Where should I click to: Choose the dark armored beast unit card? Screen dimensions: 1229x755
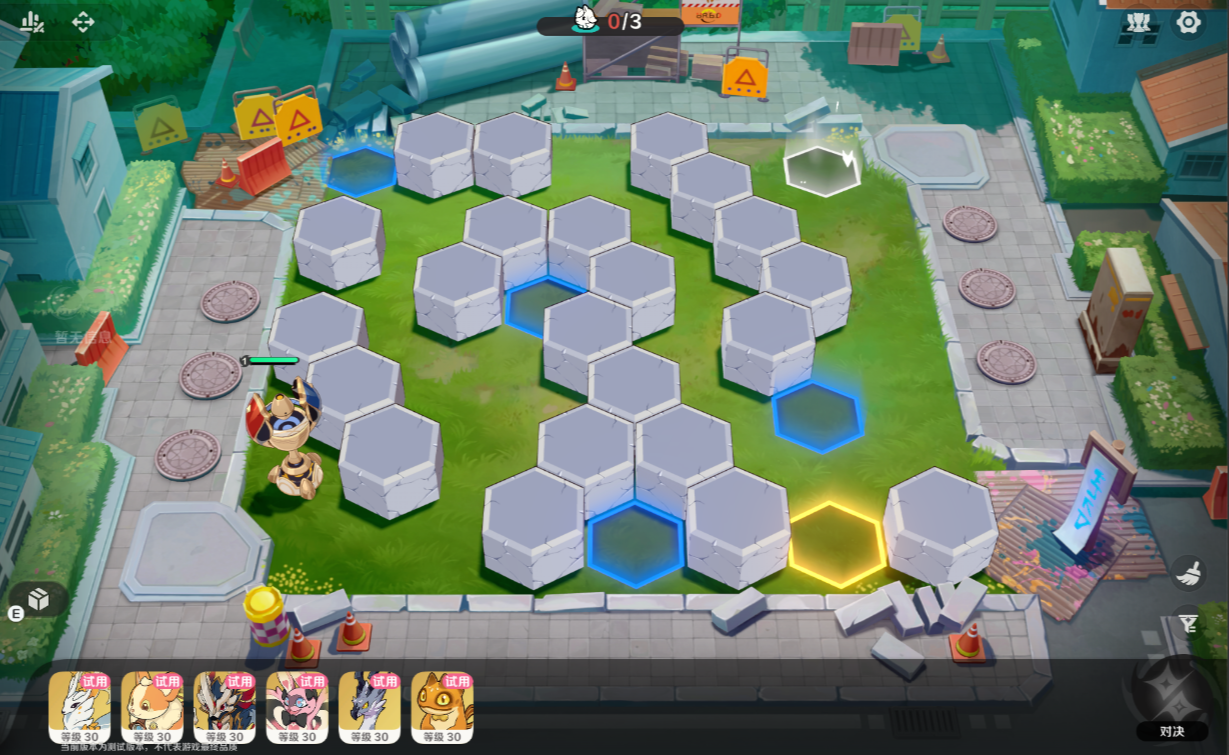click(224, 705)
